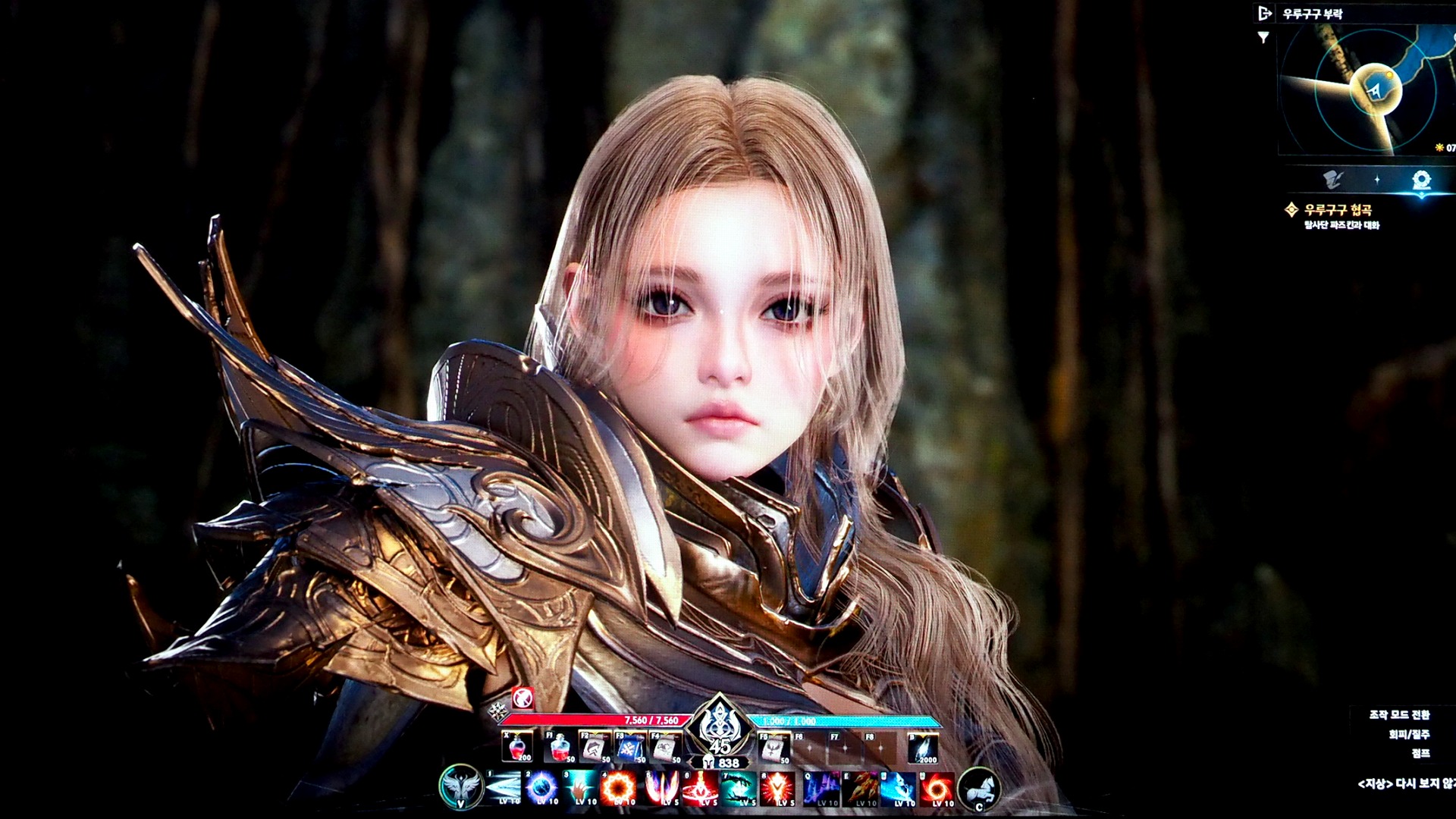Use the feather item with count 2000

pos(923,748)
